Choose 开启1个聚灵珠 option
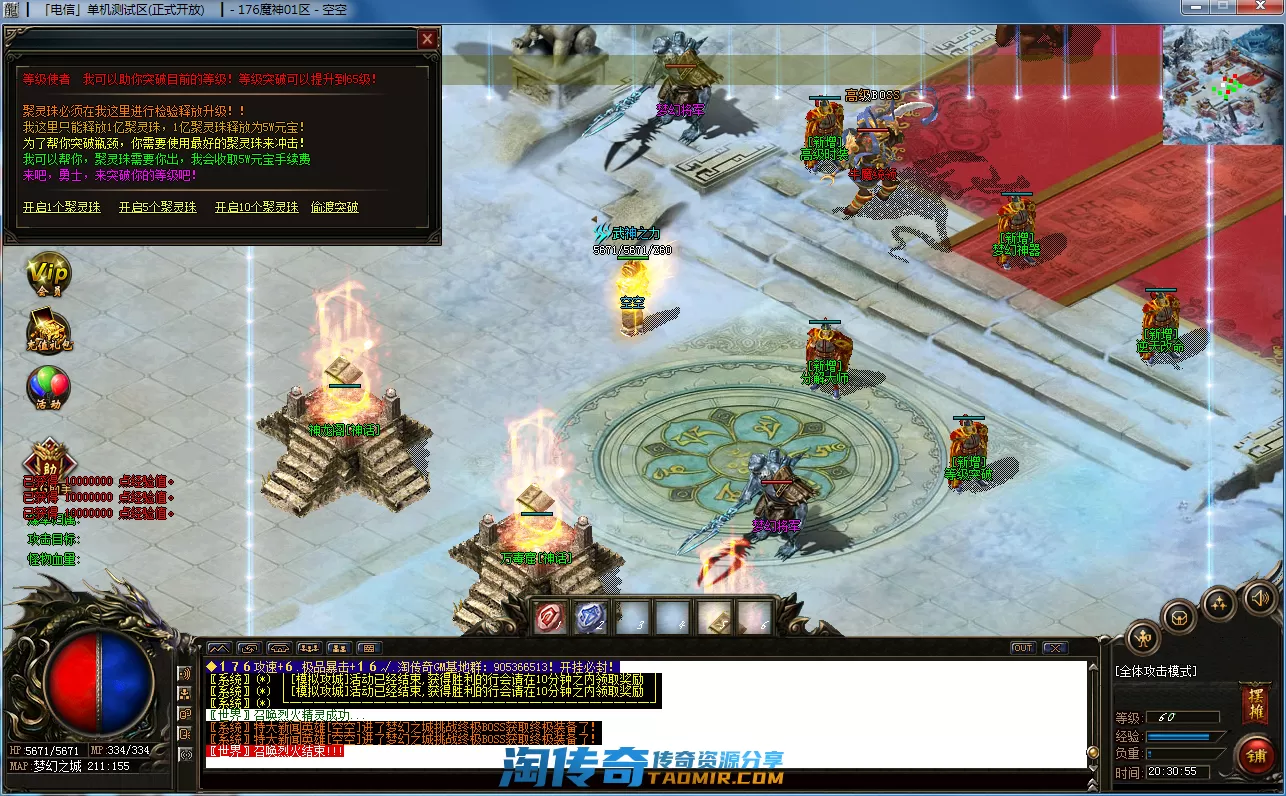1286x796 pixels. click(x=62, y=207)
